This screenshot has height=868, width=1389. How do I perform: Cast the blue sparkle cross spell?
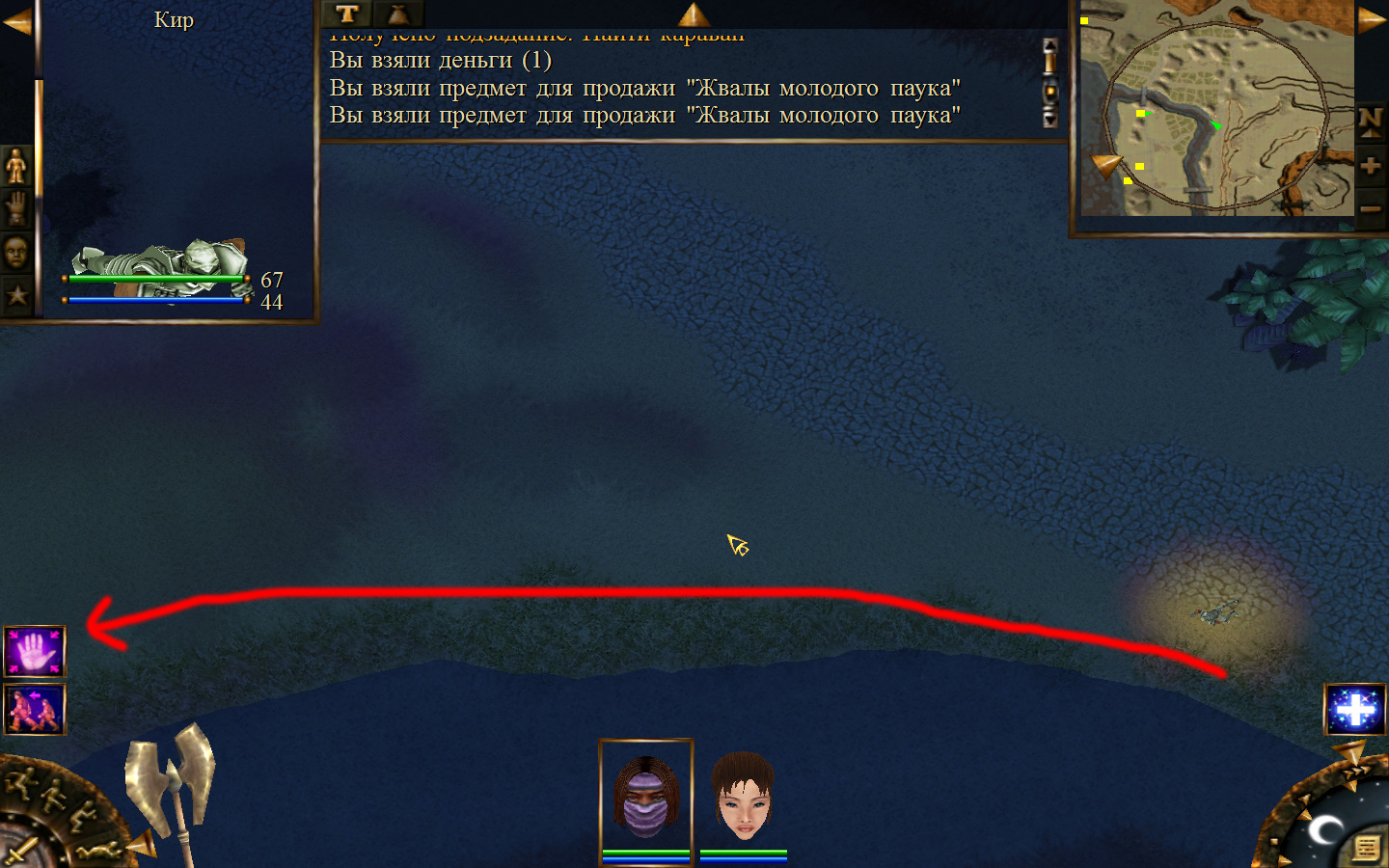[x=1355, y=710]
